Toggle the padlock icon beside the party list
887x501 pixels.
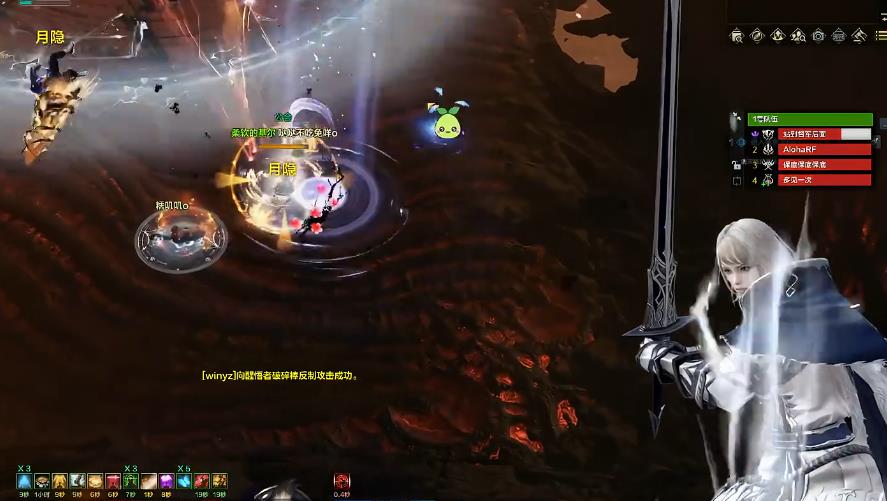736,164
